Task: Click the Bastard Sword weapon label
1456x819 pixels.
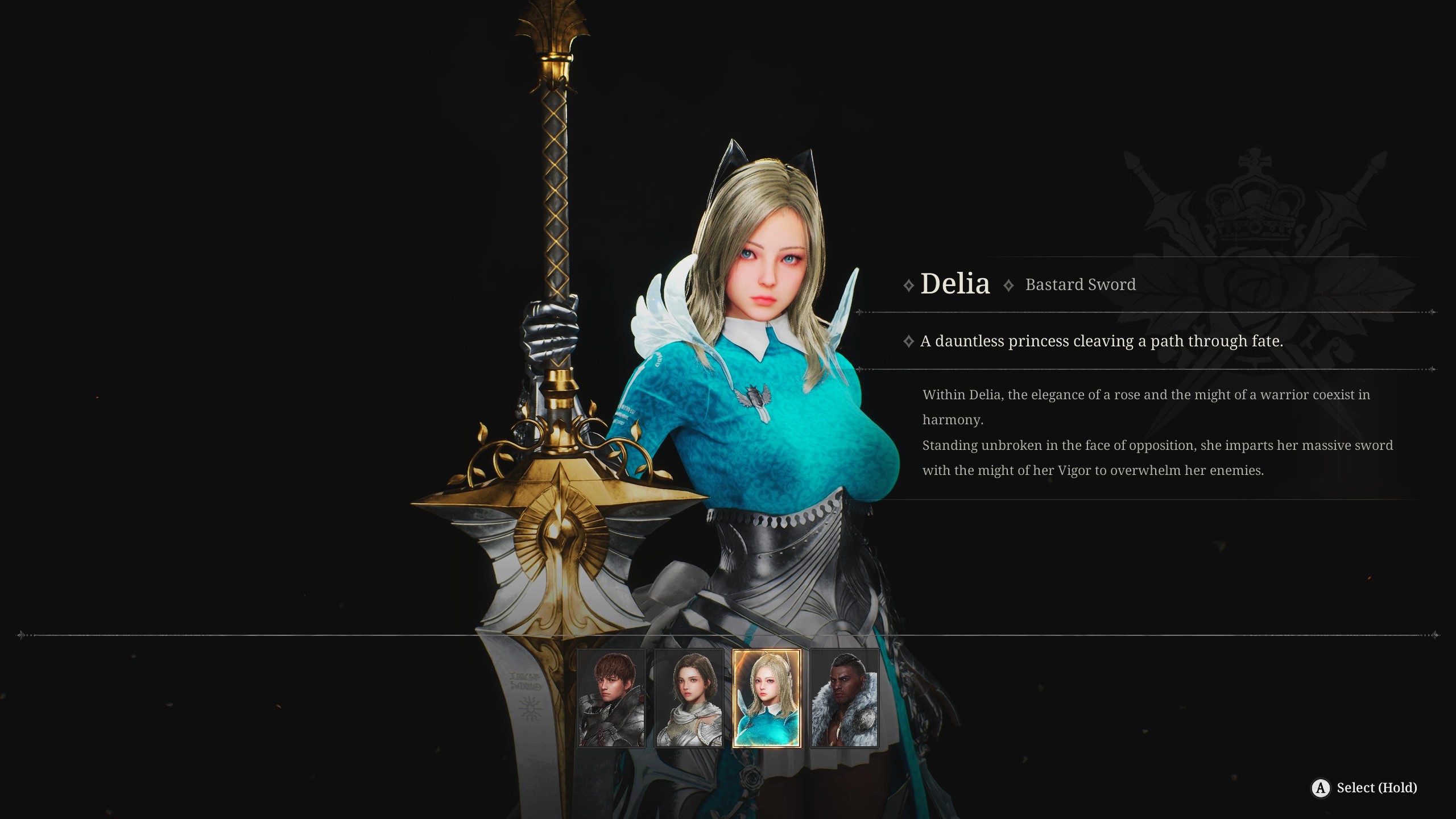Action: point(1080,284)
